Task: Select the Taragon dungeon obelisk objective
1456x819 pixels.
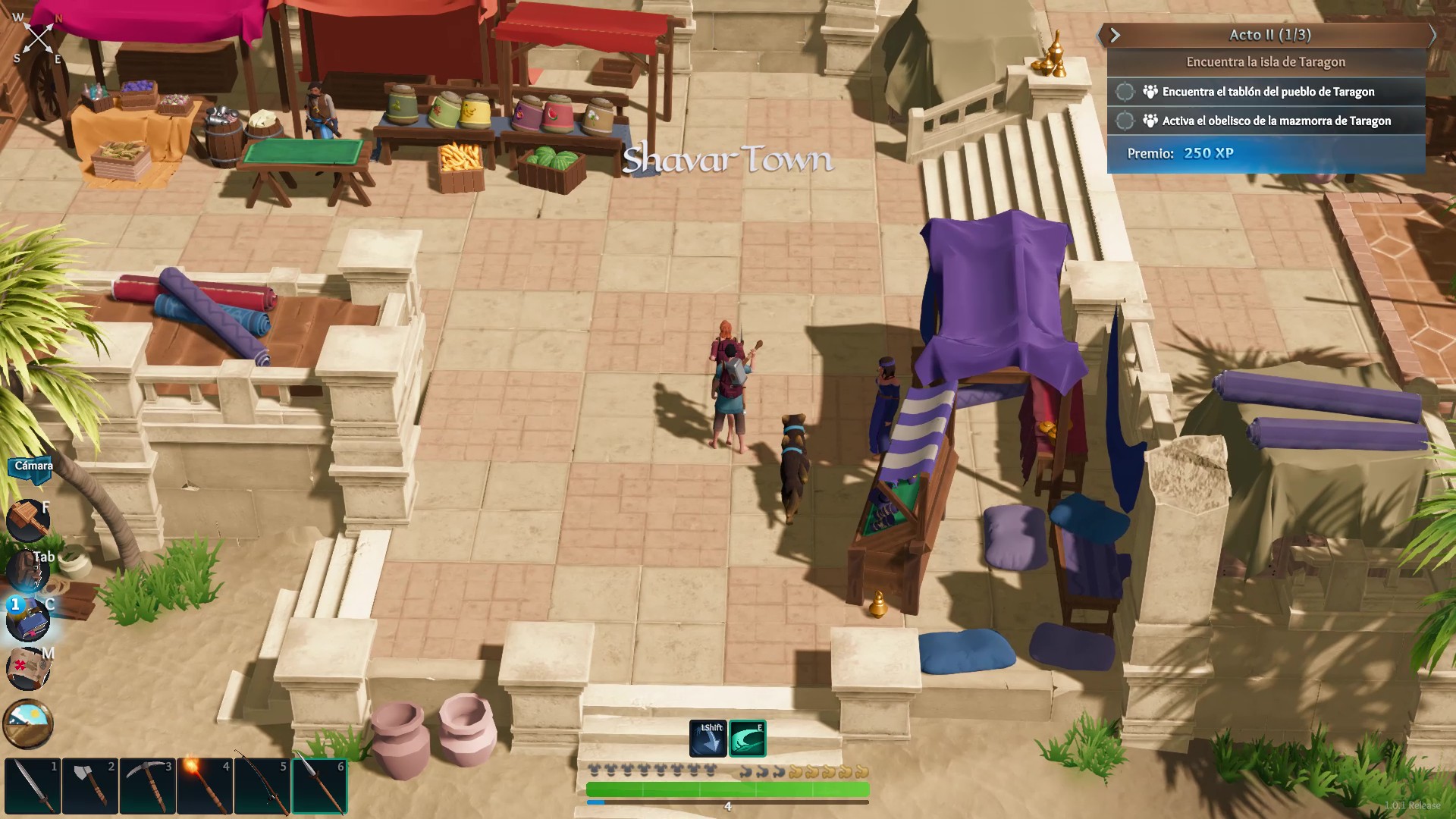Action: [x=1276, y=121]
